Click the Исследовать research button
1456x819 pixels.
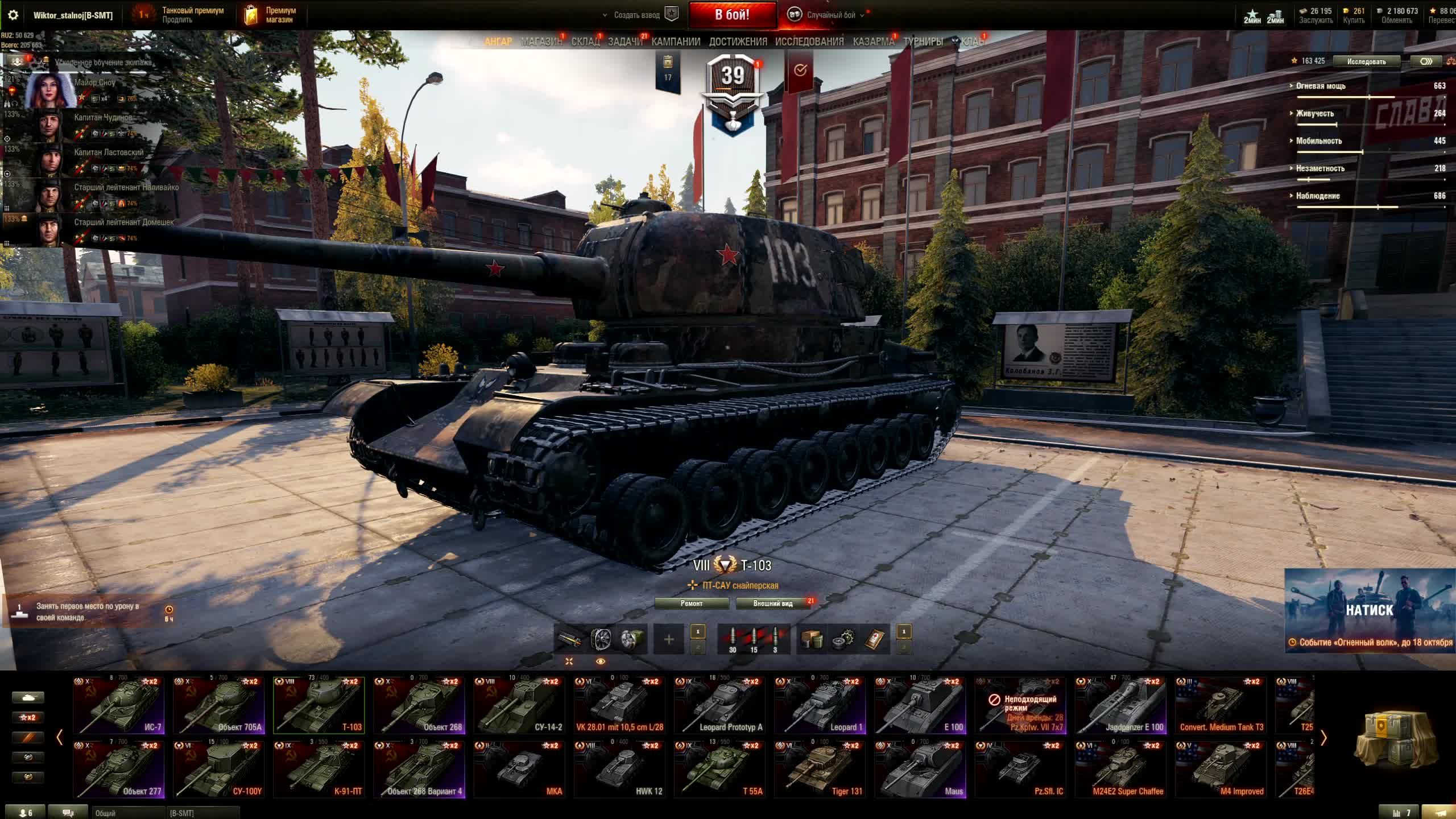[1366, 61]
